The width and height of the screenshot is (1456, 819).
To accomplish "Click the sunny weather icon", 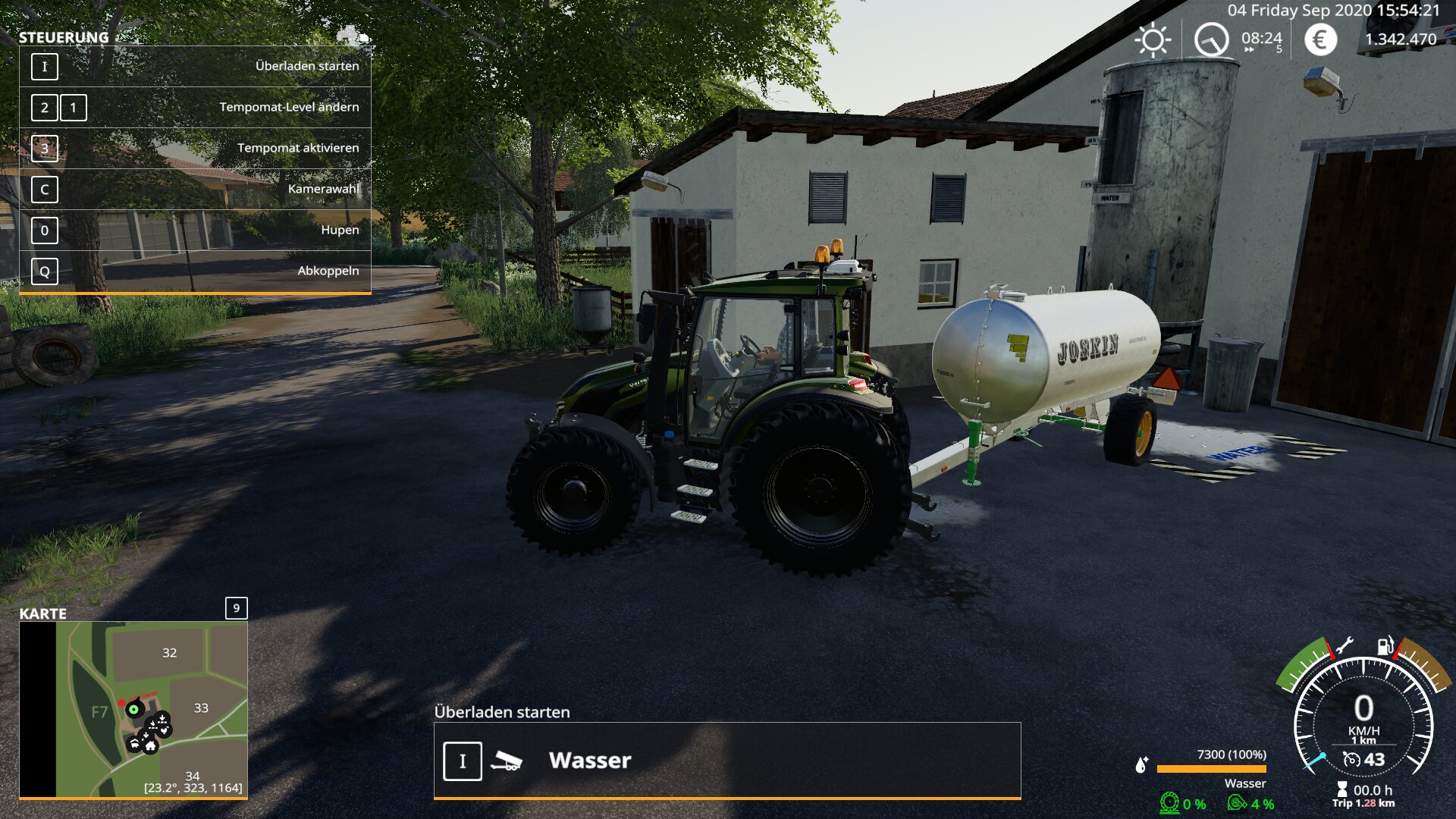I will [x=1152, y=39].
